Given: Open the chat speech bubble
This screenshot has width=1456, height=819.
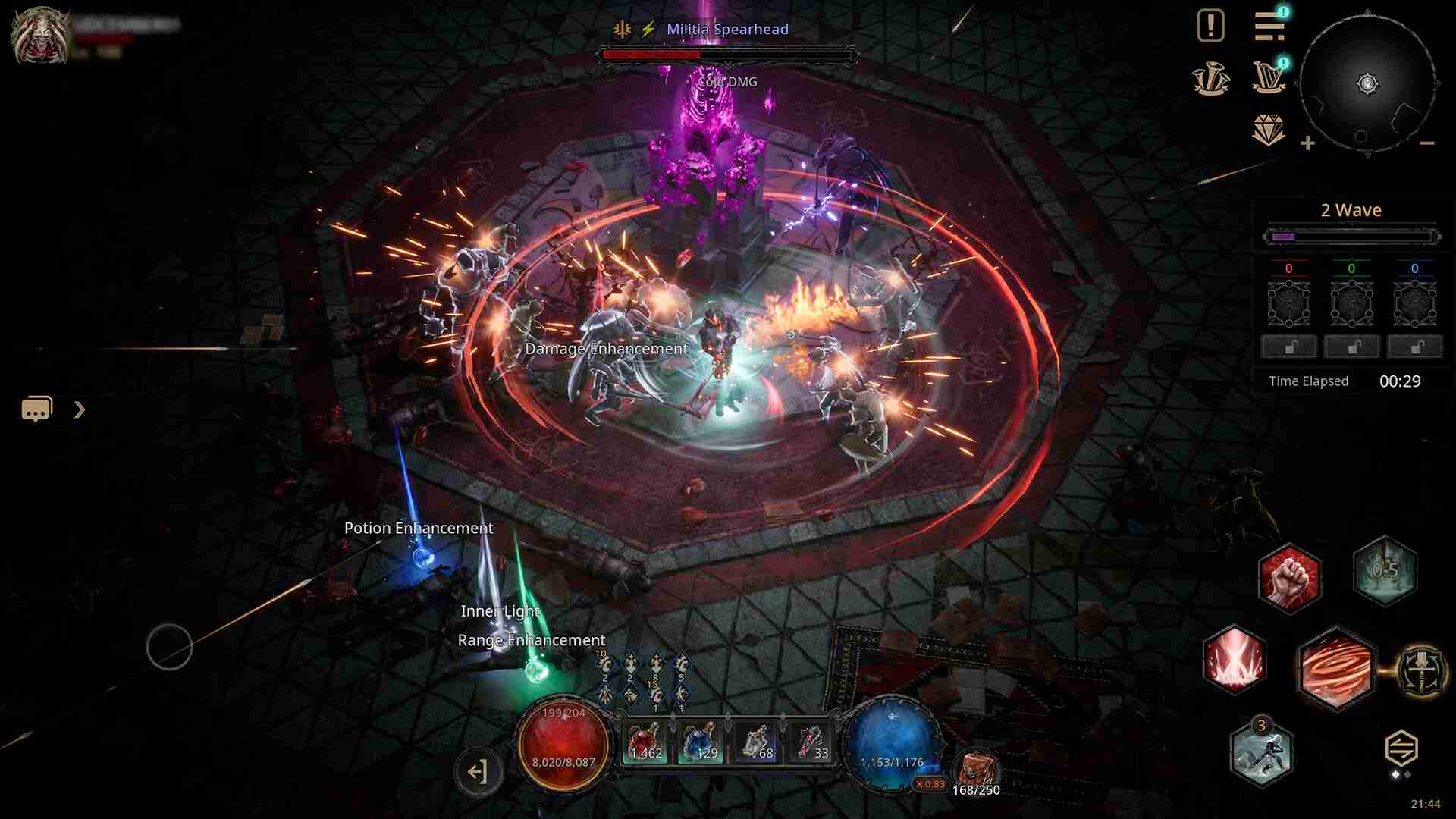Looking at the screenshot, I should coord(36,409).
